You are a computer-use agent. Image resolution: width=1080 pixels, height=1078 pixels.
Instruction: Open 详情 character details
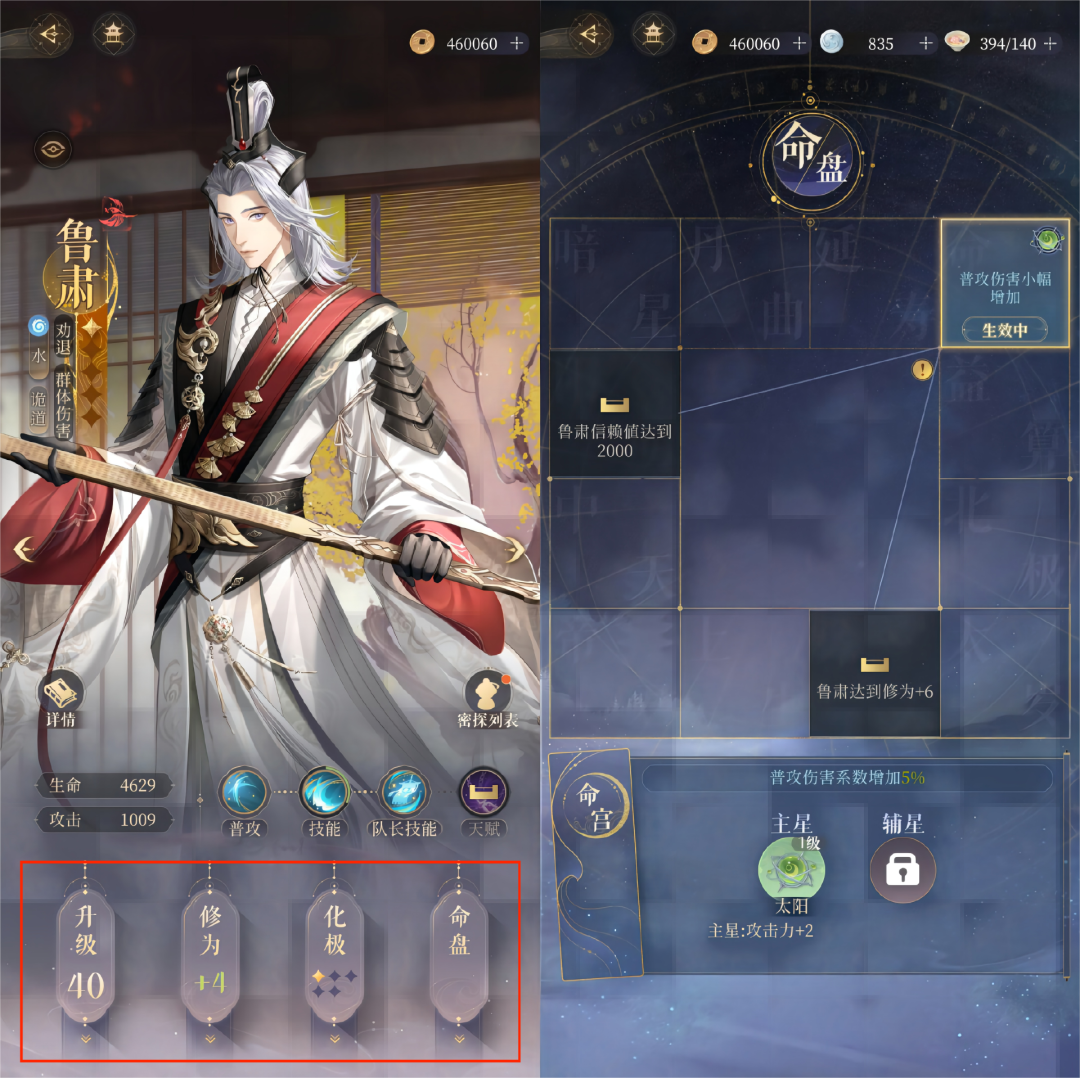tap(61, 698)
